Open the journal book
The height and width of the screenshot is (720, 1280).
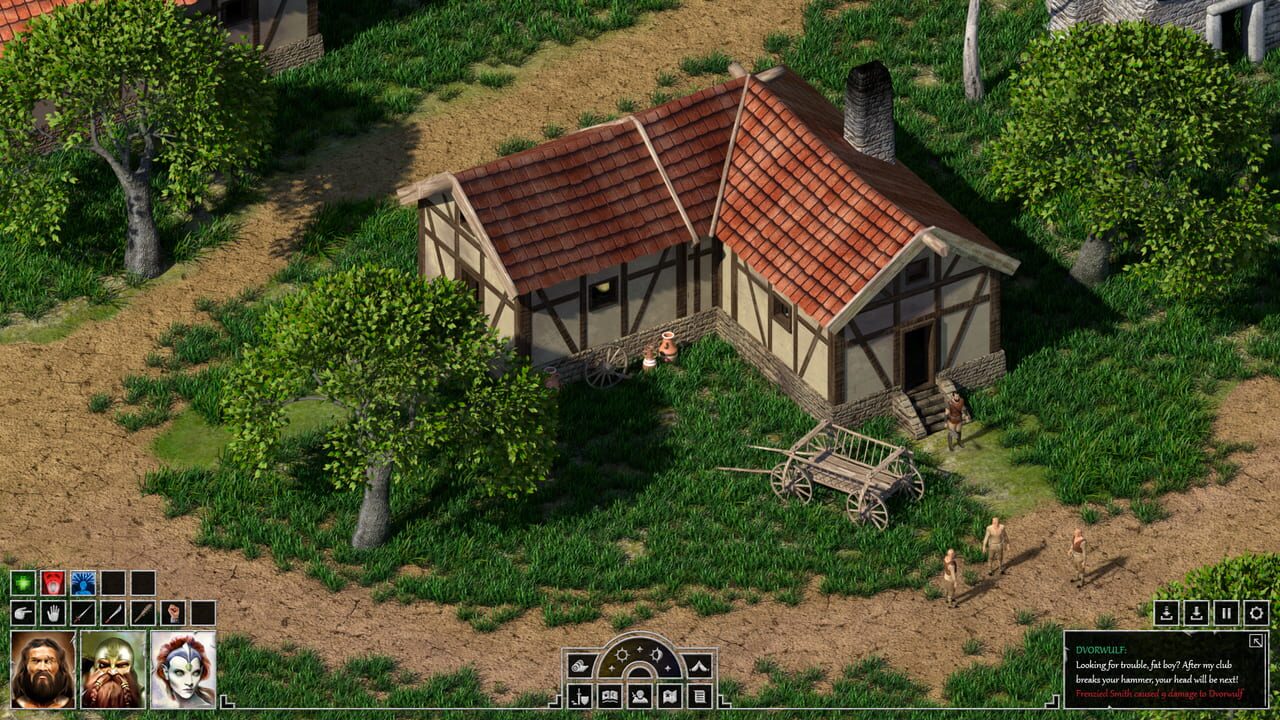pos(610,695)
